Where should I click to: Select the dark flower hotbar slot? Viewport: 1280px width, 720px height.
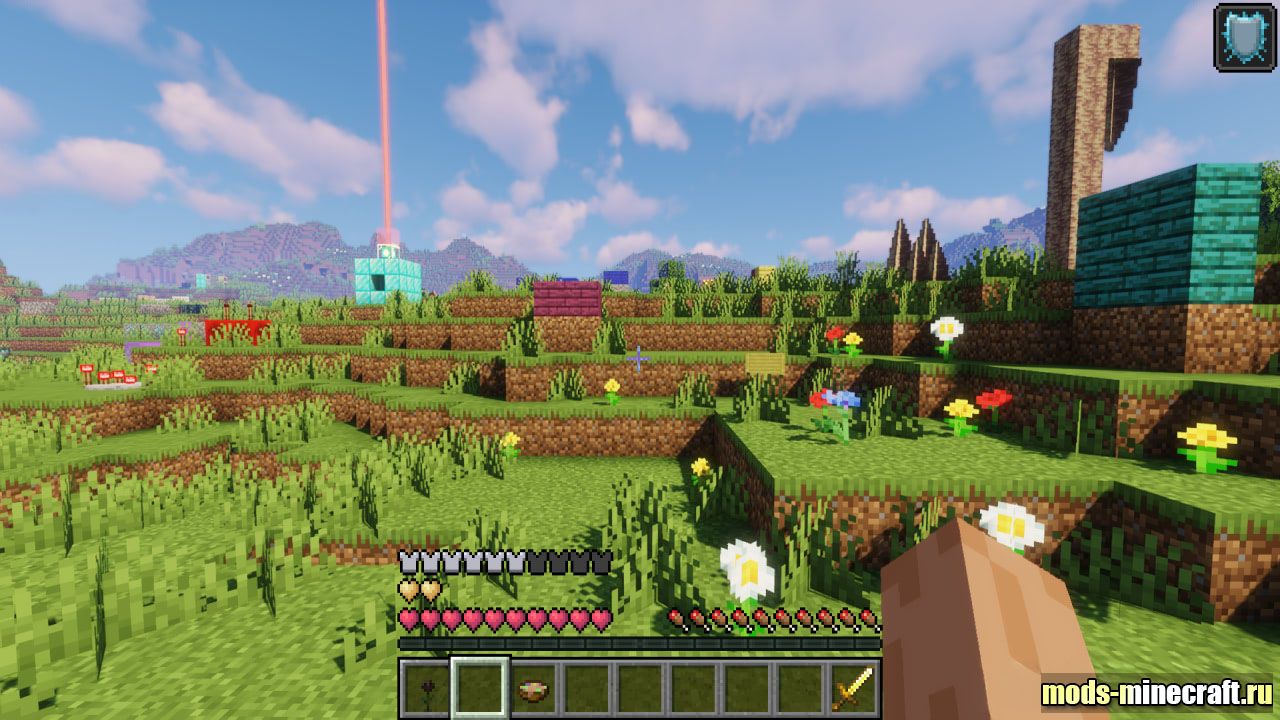tap(426, 688)
